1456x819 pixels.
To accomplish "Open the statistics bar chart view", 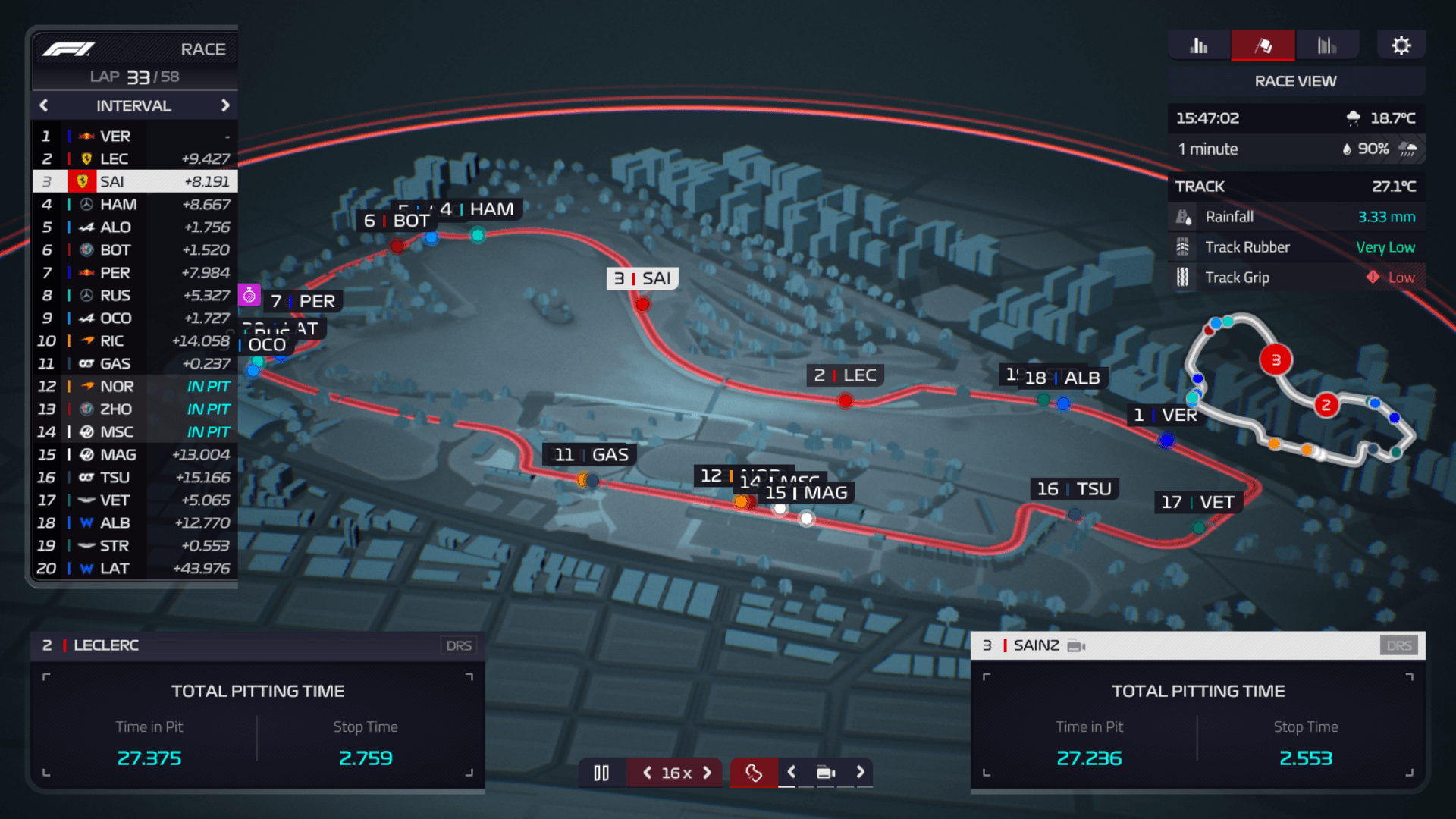I will pos(1198,45).
